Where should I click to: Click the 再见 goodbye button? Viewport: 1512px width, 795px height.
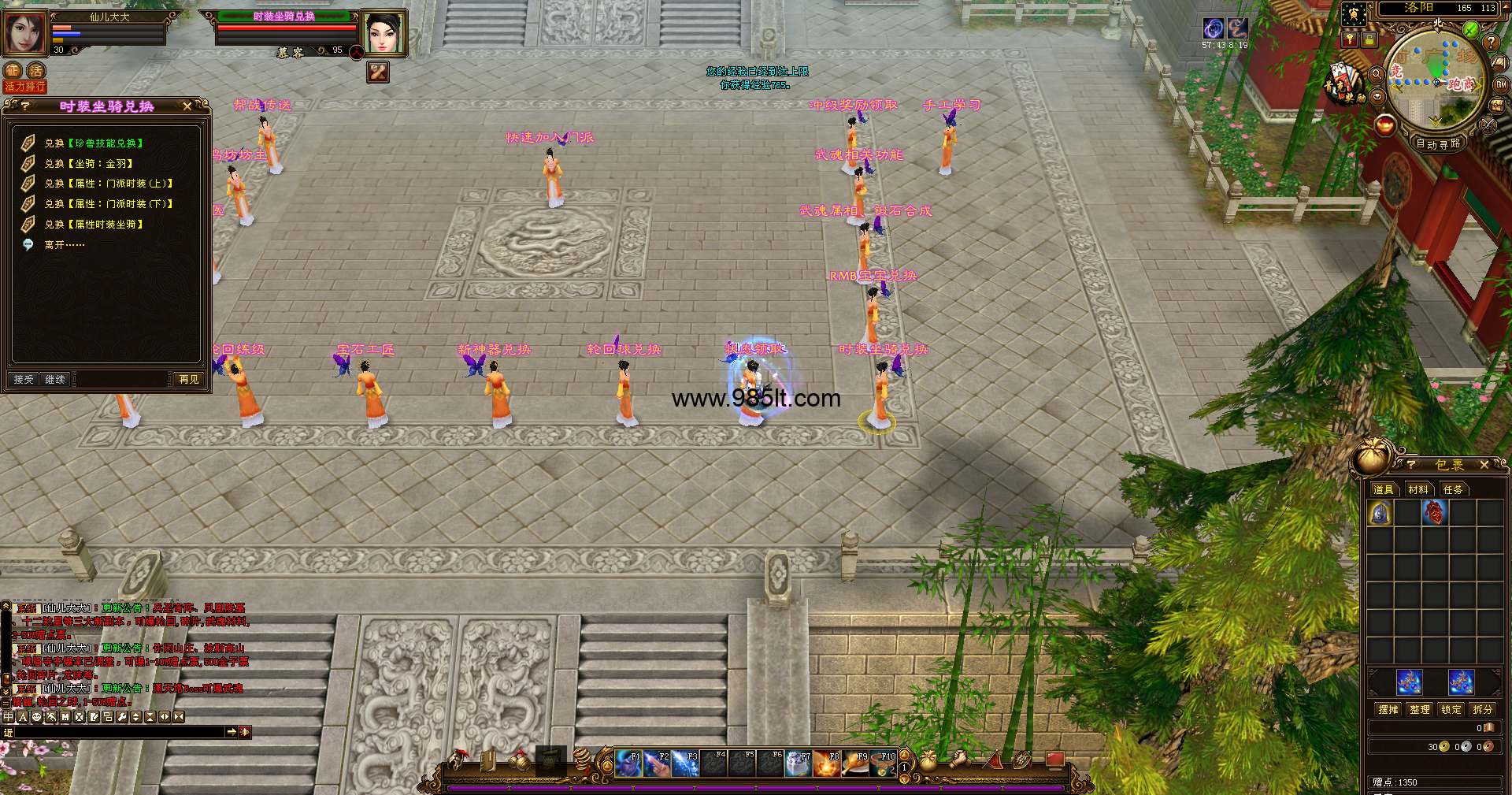click(x=189, y=380)
